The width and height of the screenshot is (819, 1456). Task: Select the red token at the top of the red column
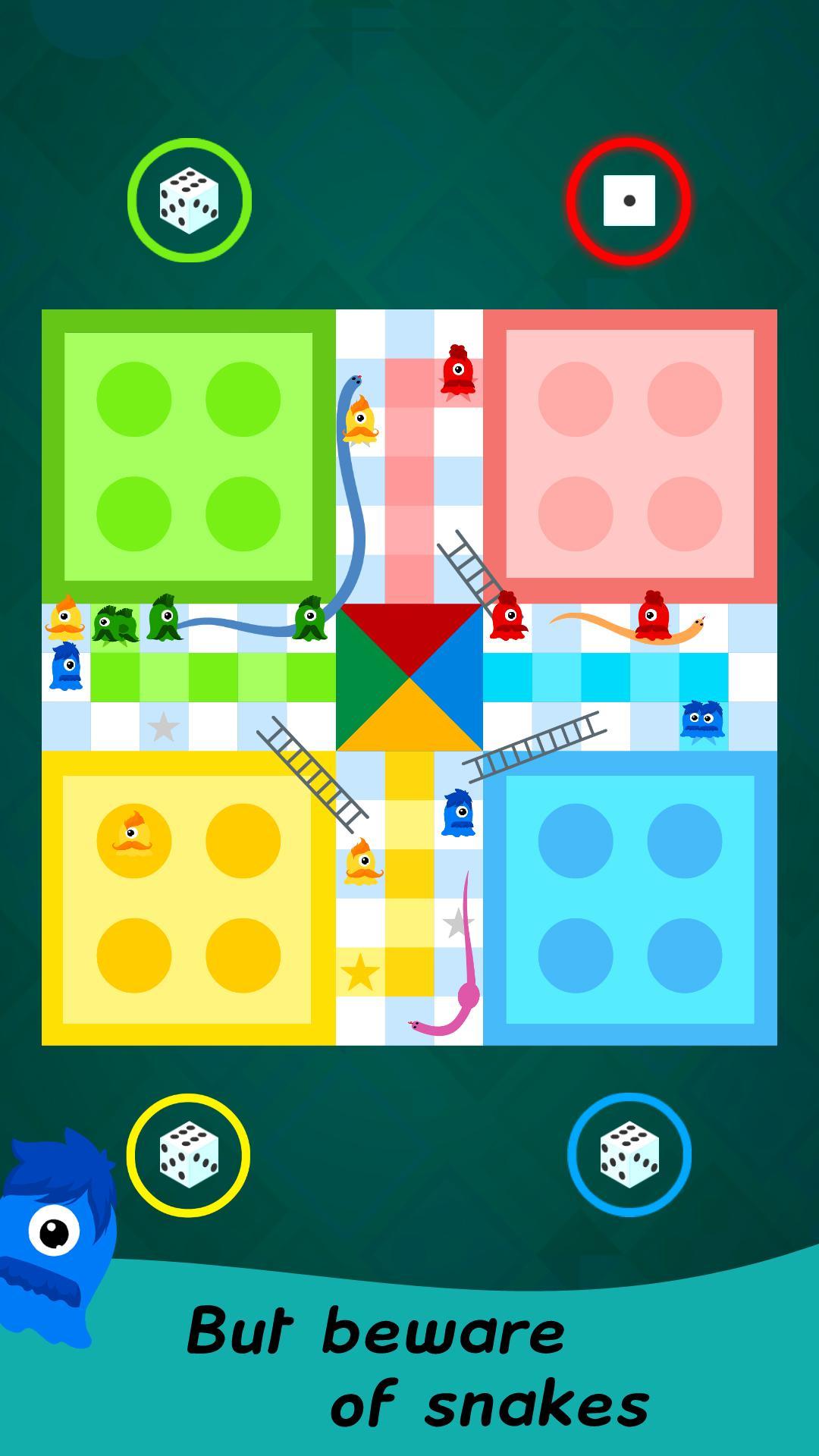tap(457, 372)
